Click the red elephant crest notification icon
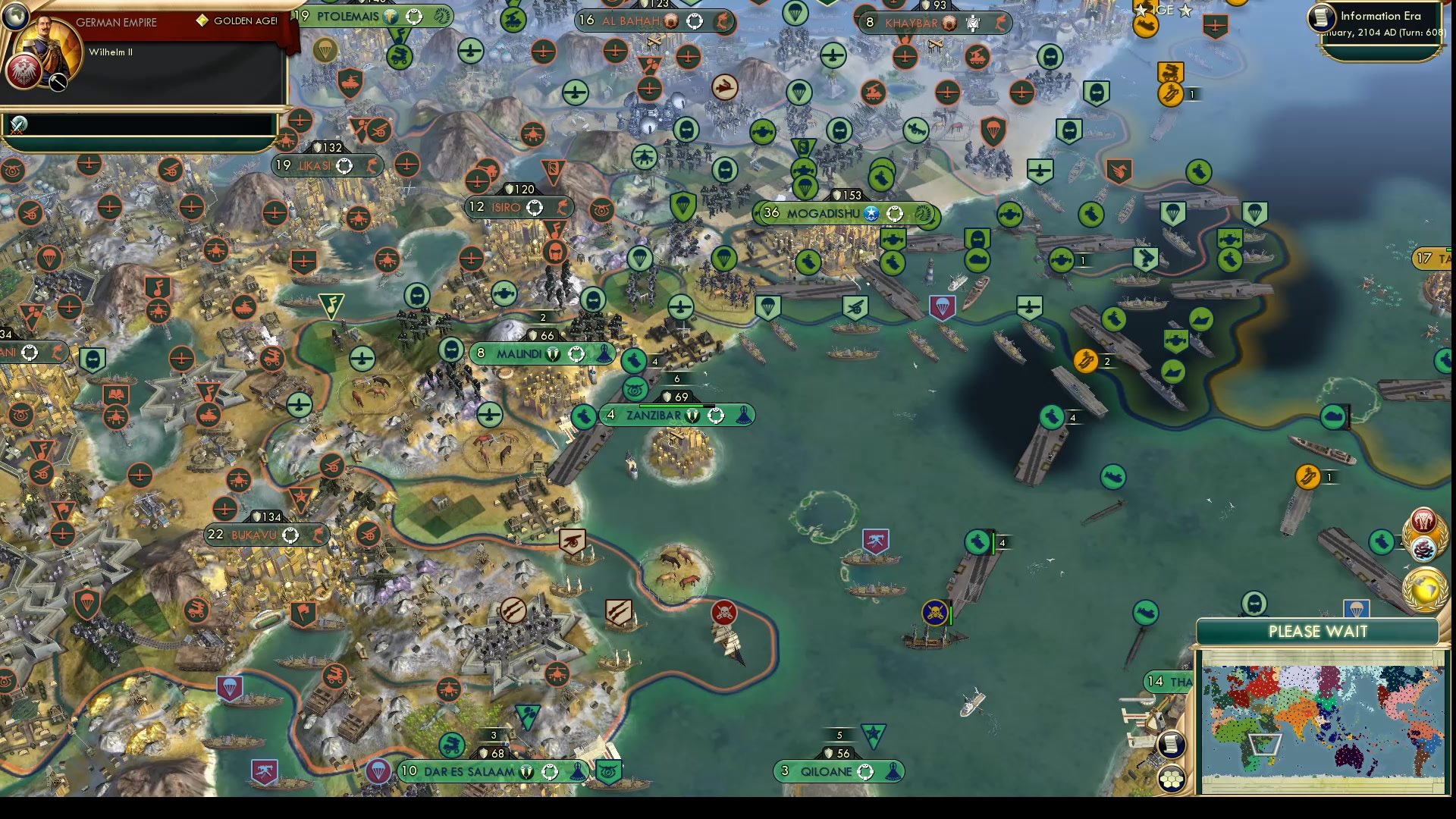This screenshot has width=1456, height=819. [1424, 518]
